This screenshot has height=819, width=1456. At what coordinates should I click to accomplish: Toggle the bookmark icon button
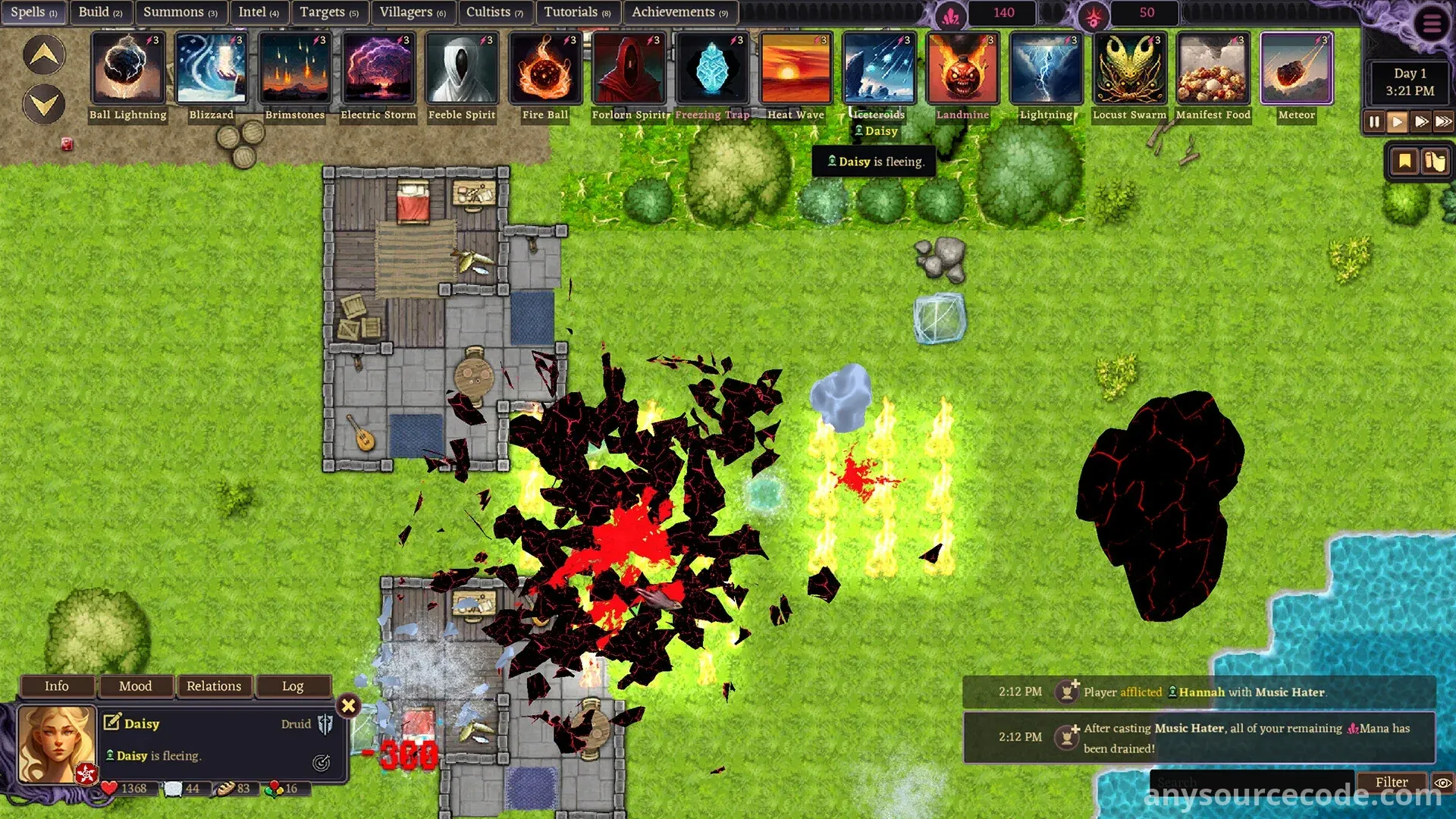click(x=1404, y=162)
